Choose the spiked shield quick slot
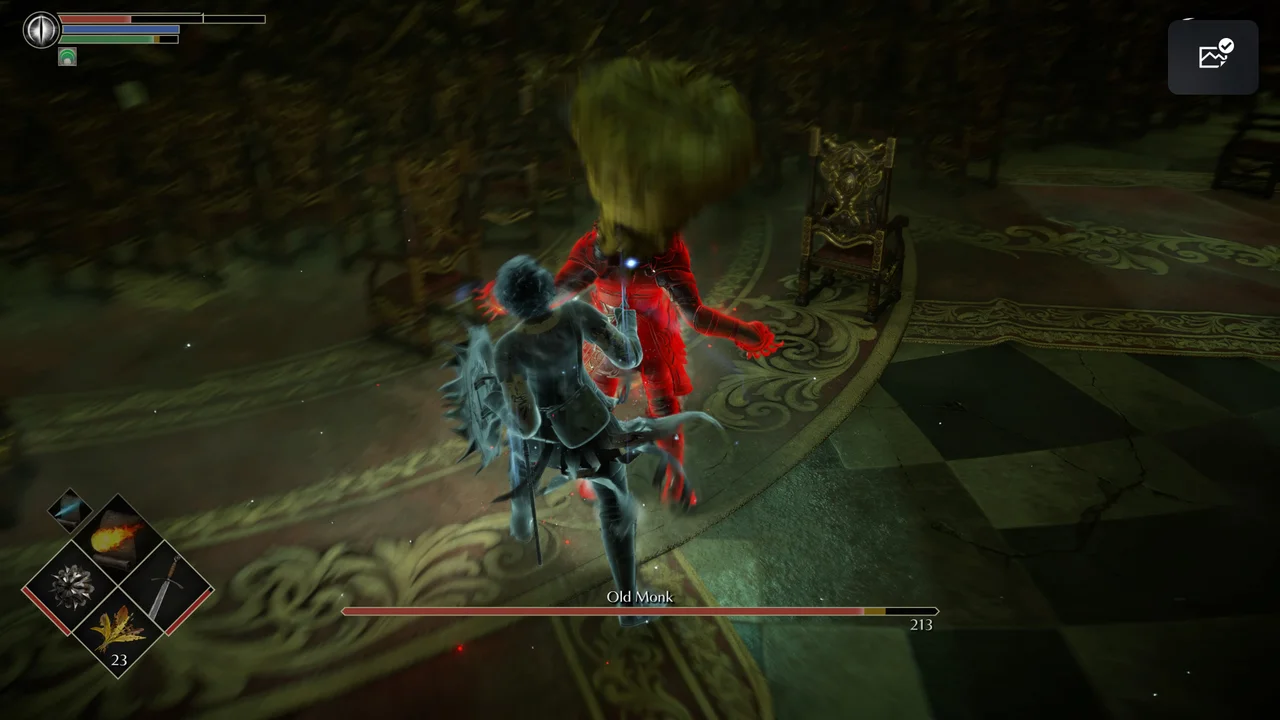 coord(73,586)
